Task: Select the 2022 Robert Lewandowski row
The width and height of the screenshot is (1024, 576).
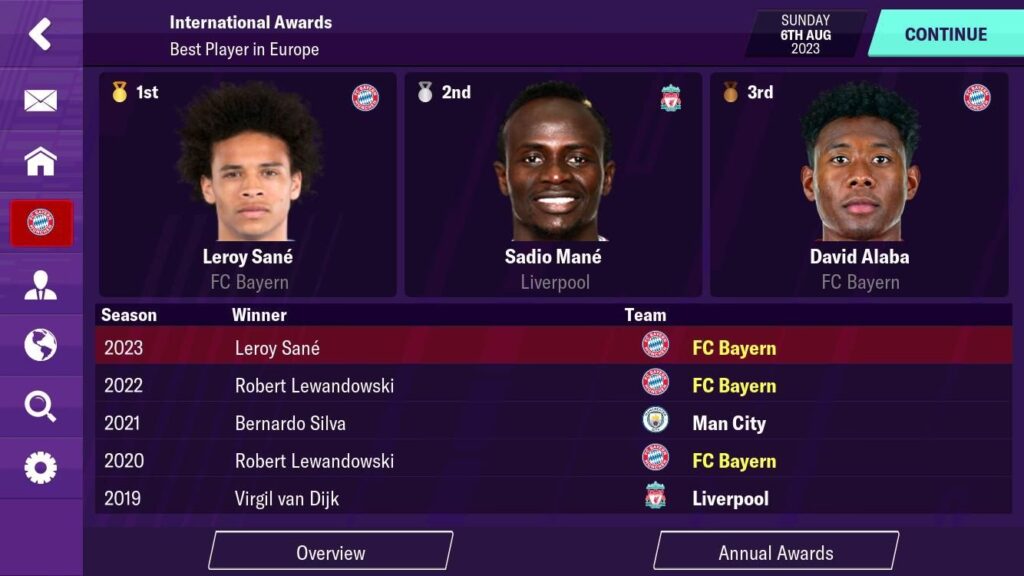Action: point(553,385)
